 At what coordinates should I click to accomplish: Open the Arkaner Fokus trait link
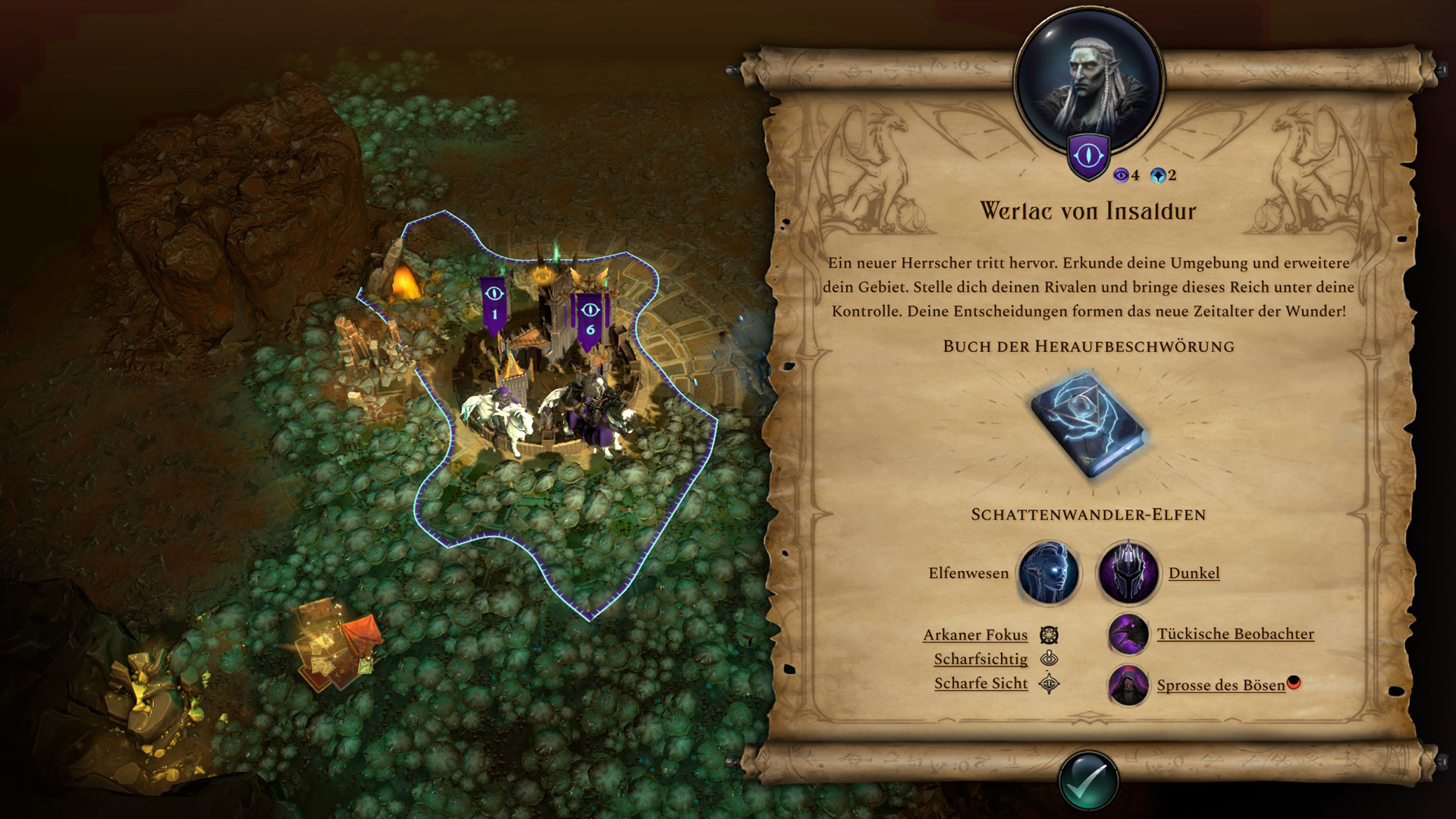[975, 635]
